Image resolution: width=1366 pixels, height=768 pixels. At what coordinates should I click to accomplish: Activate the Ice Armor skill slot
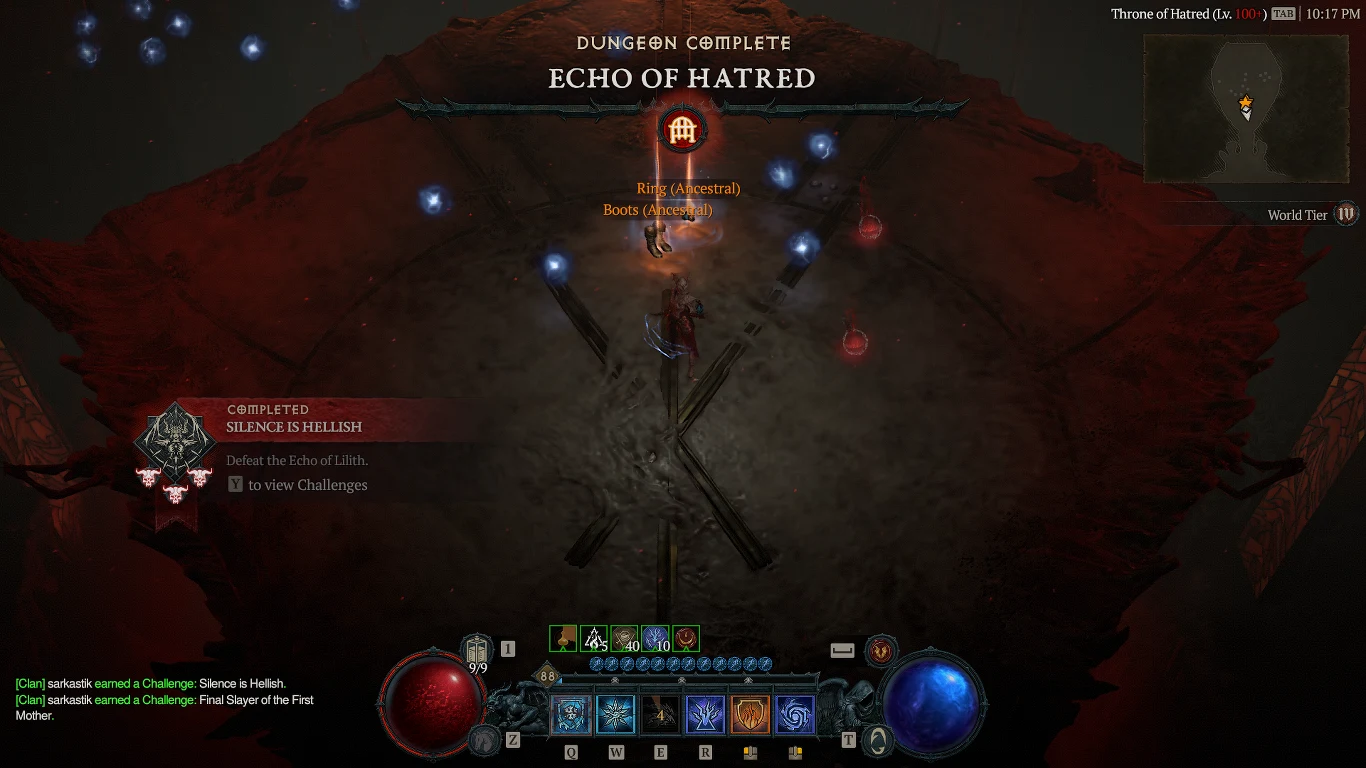pyautogui.click(x=570, y=715)
